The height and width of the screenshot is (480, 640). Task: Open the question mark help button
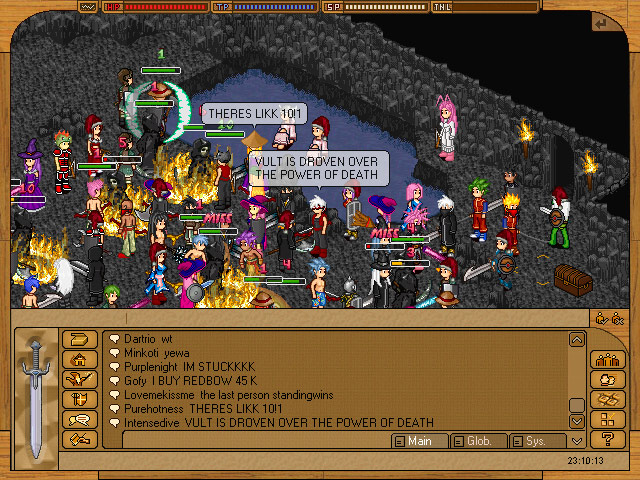pyautogui.click(x=607, y=439)
